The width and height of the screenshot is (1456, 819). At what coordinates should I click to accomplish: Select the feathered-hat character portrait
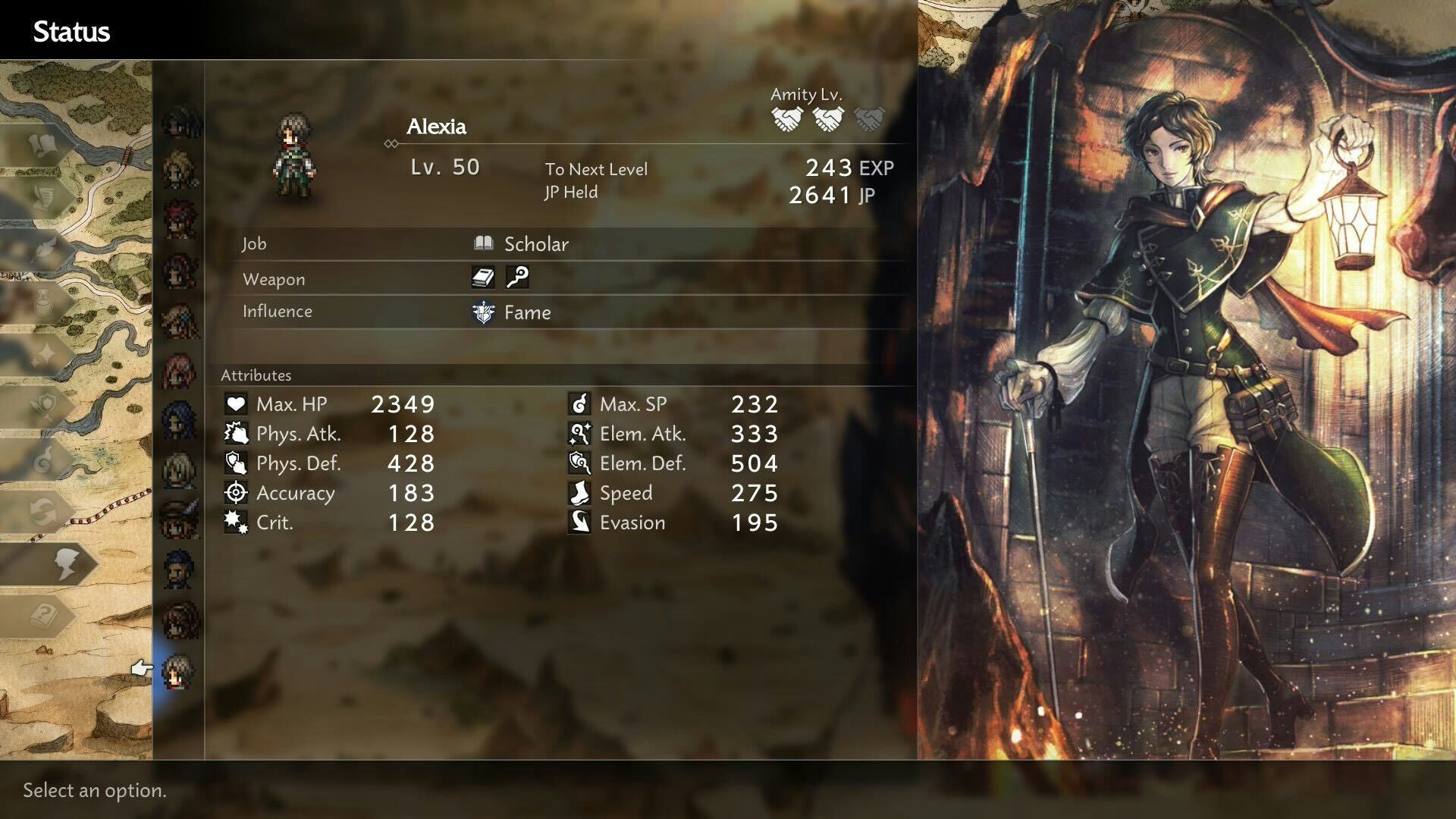pyautogui.click(x=180, y=518)
